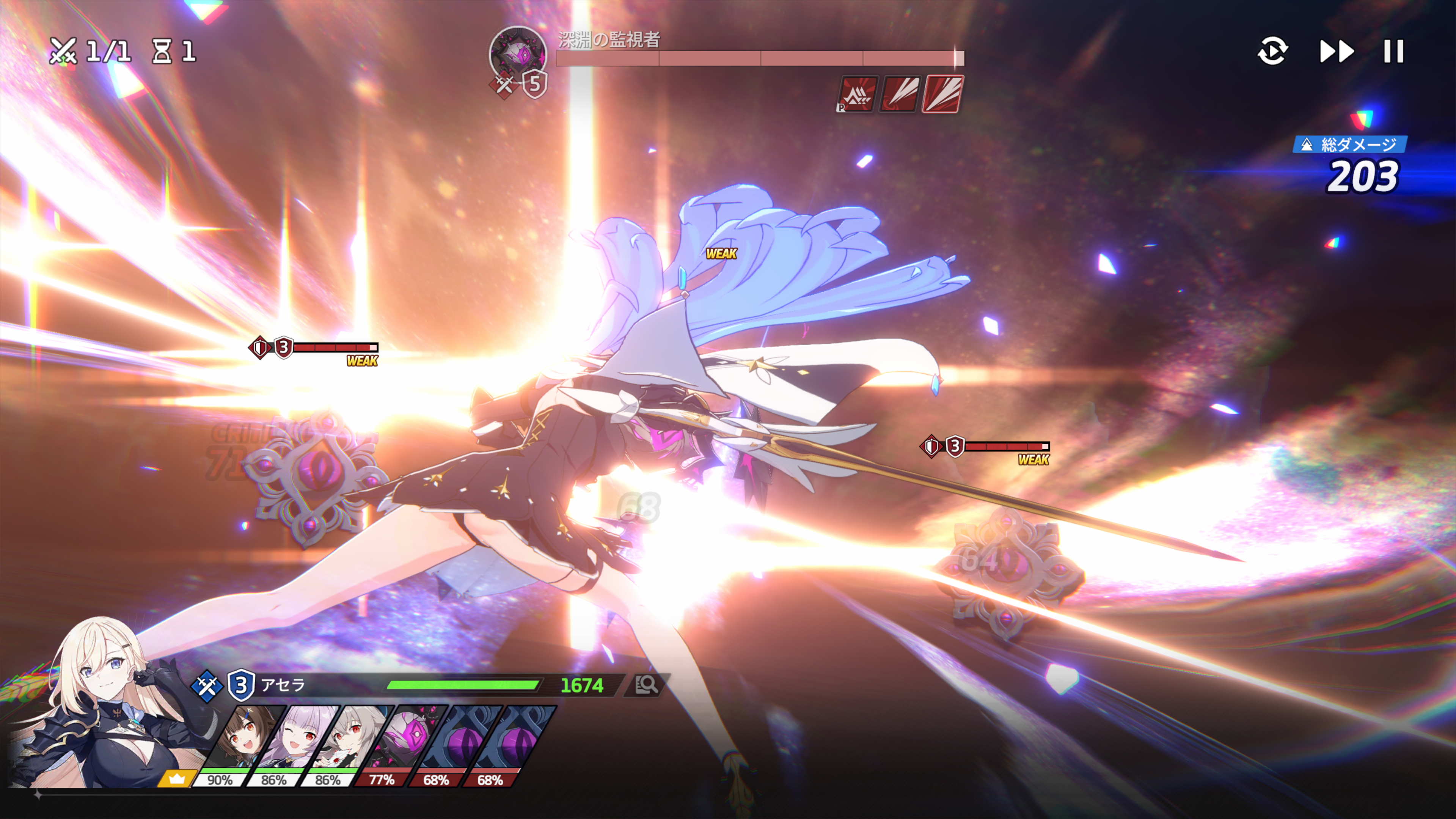
Task: Pause the battle
Action: point(1393,52)
